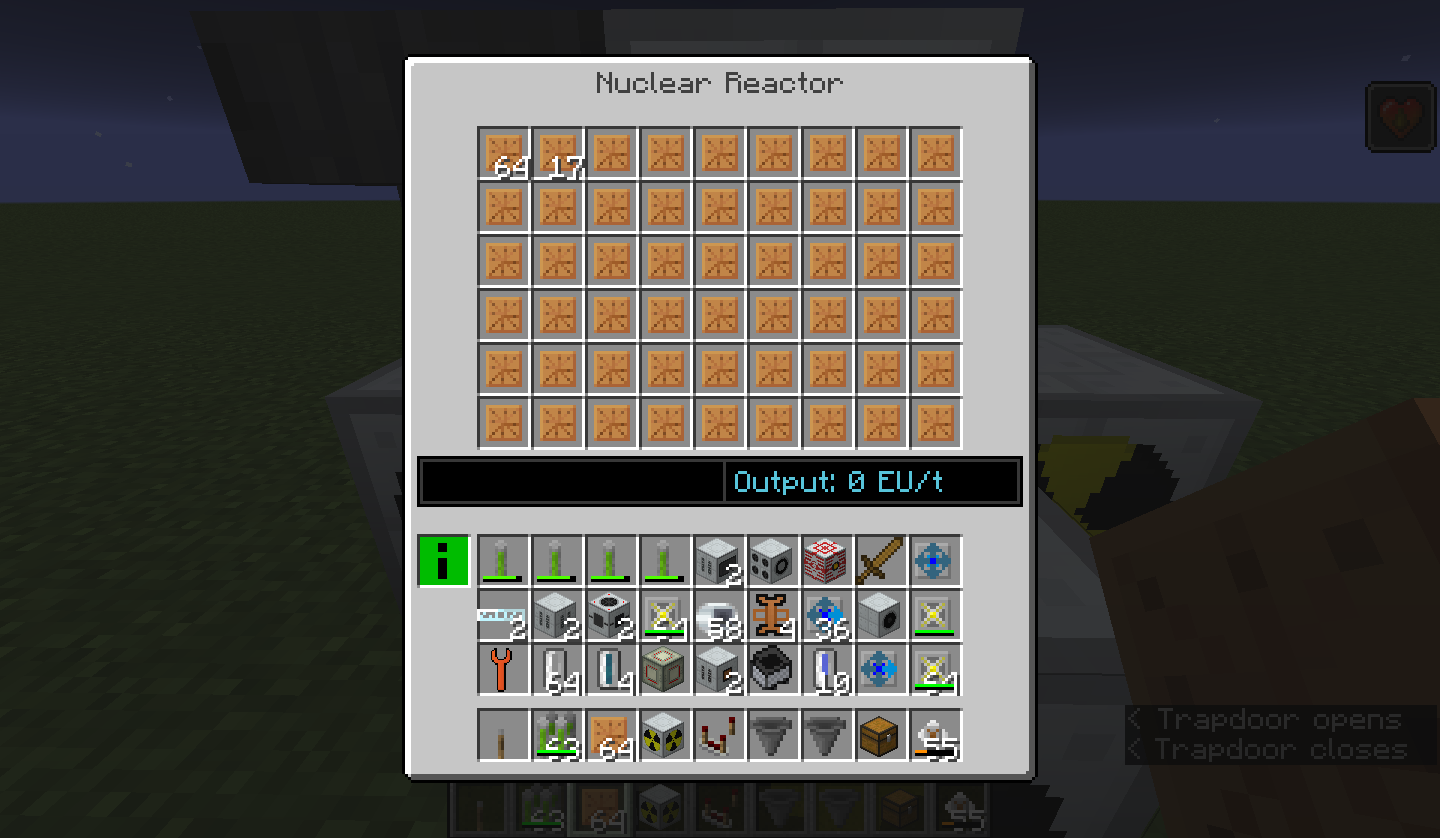Take the reactor plating stack of 17
The width and height of the screenshot is (1440, 838).
coord(557,153)
